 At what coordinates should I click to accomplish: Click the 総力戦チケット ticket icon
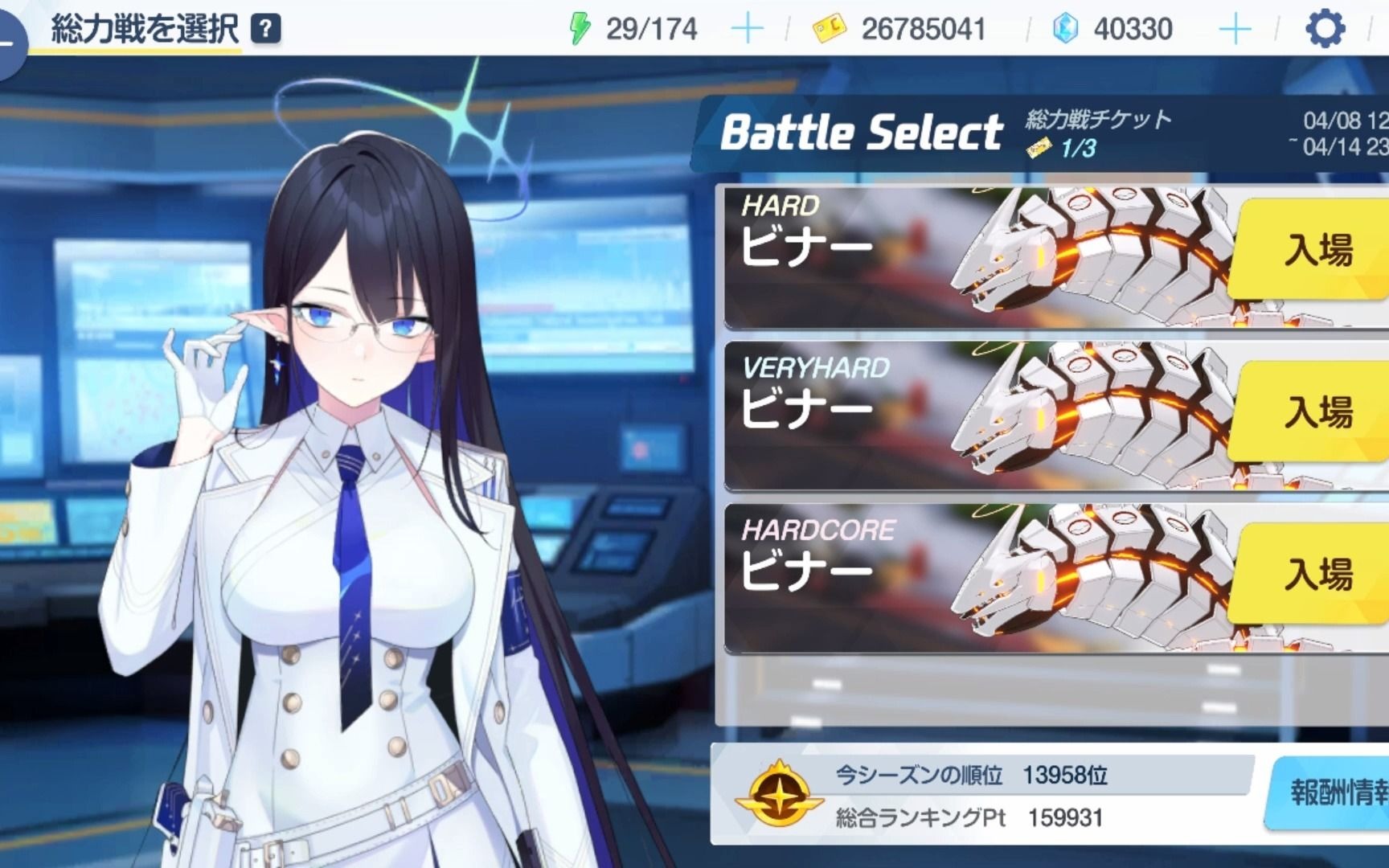[x=1038, y=147]
